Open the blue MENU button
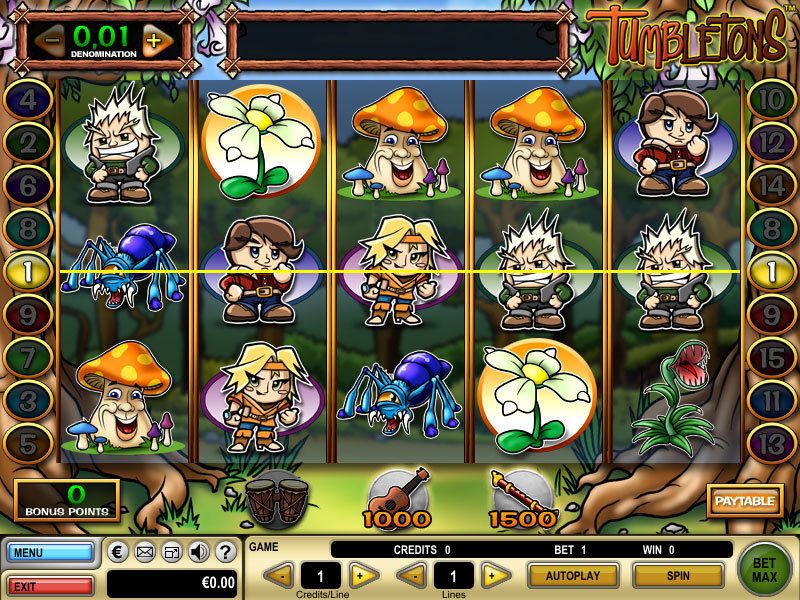800x600 pixels. point(48,551)
